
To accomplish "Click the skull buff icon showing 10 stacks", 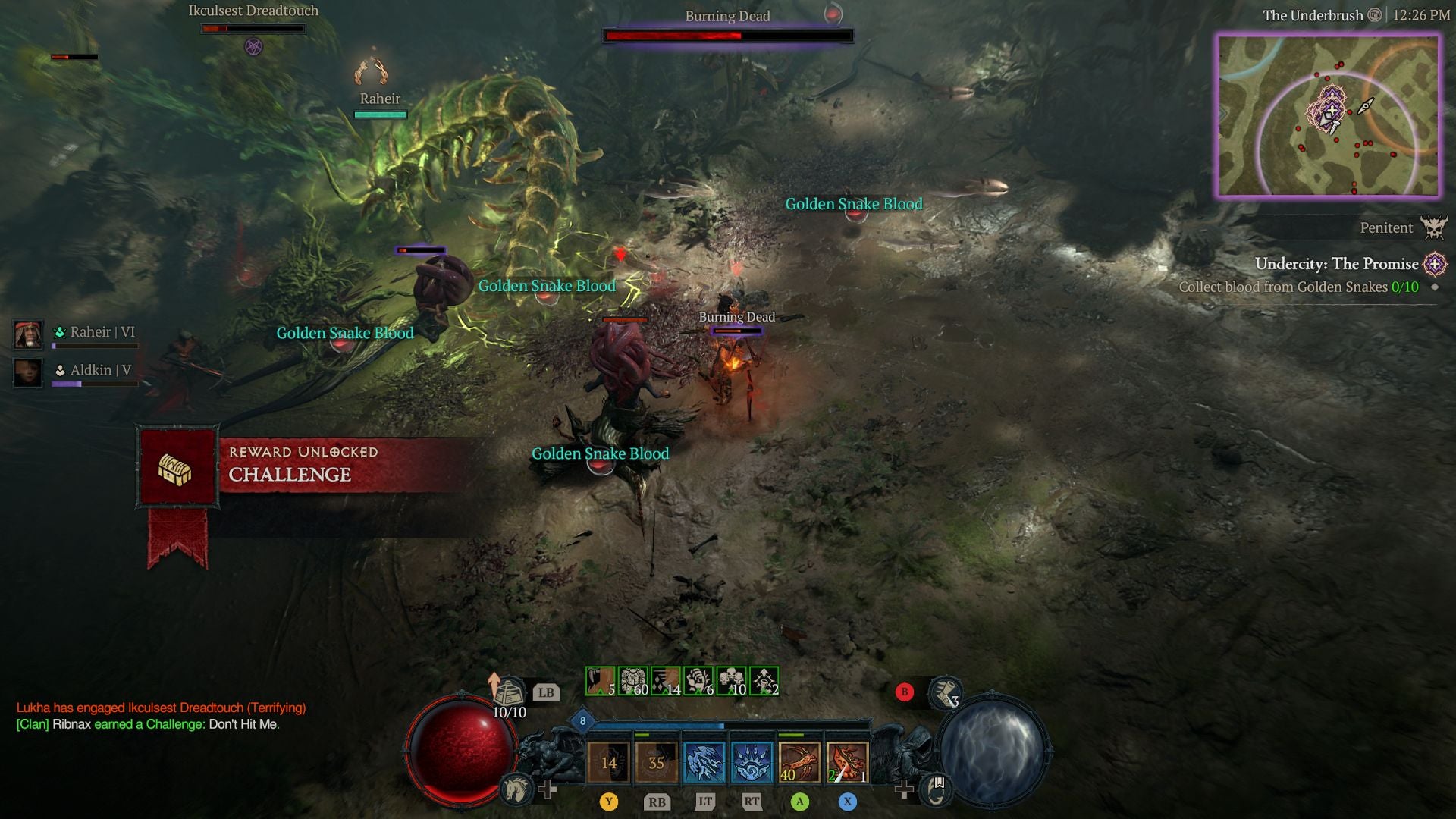I will click(x=733, y=680).
